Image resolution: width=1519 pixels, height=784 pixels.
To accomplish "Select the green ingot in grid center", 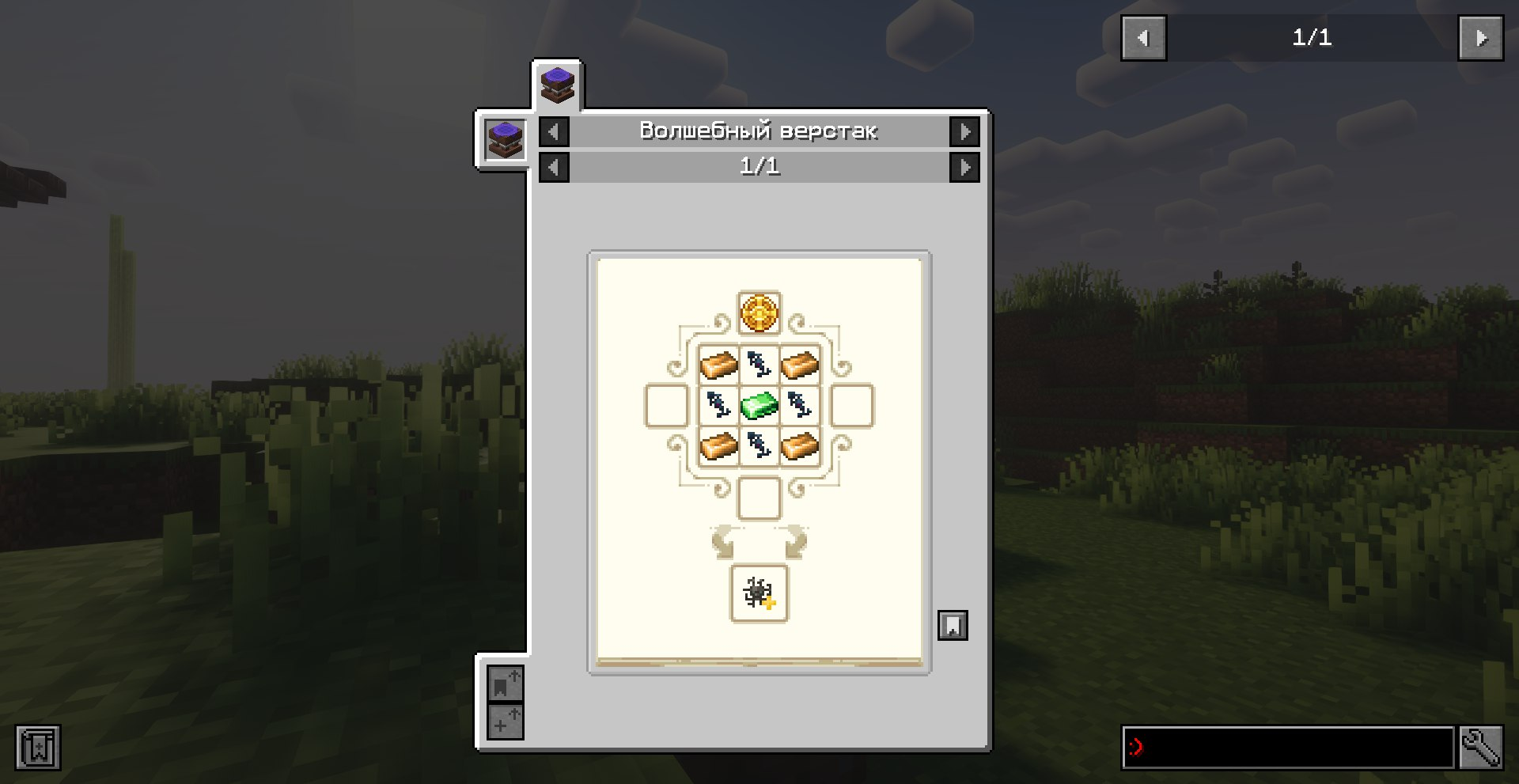I will coord(759,406).
